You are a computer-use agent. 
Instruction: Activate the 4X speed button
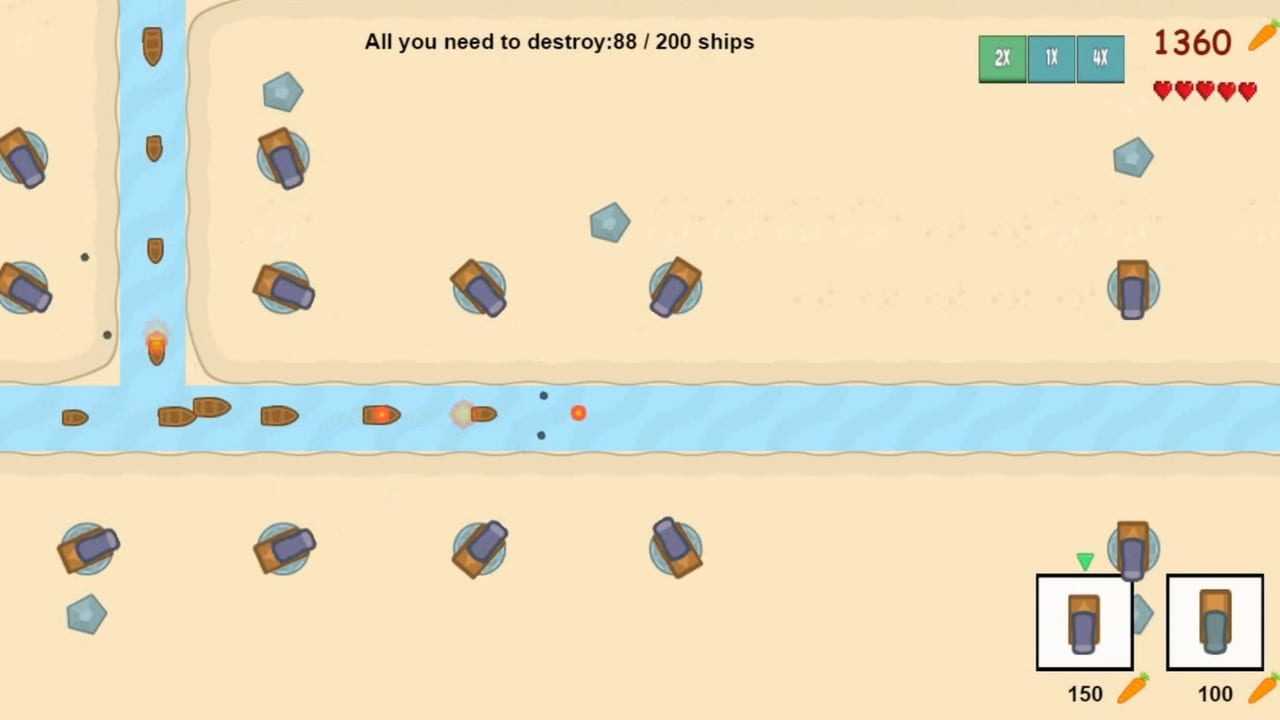(x=1100, y=59)
